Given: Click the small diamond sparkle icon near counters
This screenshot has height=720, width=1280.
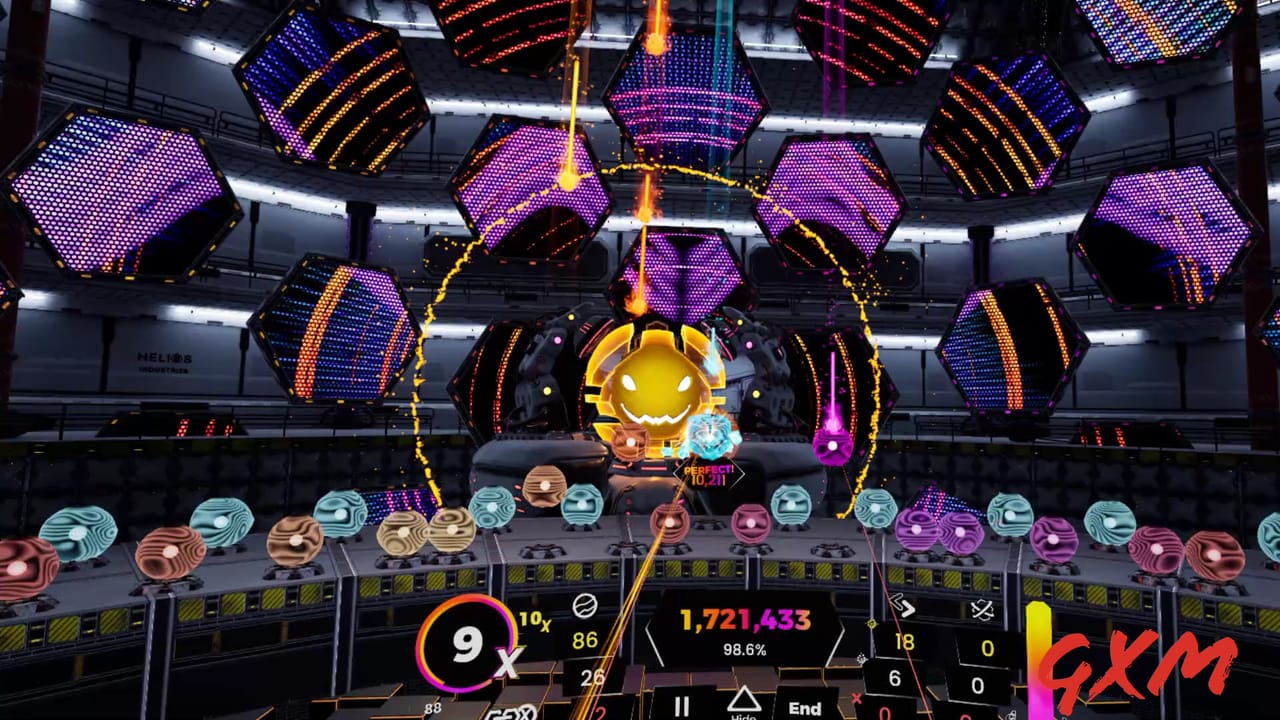Looking at the screenshot, I should click(x=870, y=624).
